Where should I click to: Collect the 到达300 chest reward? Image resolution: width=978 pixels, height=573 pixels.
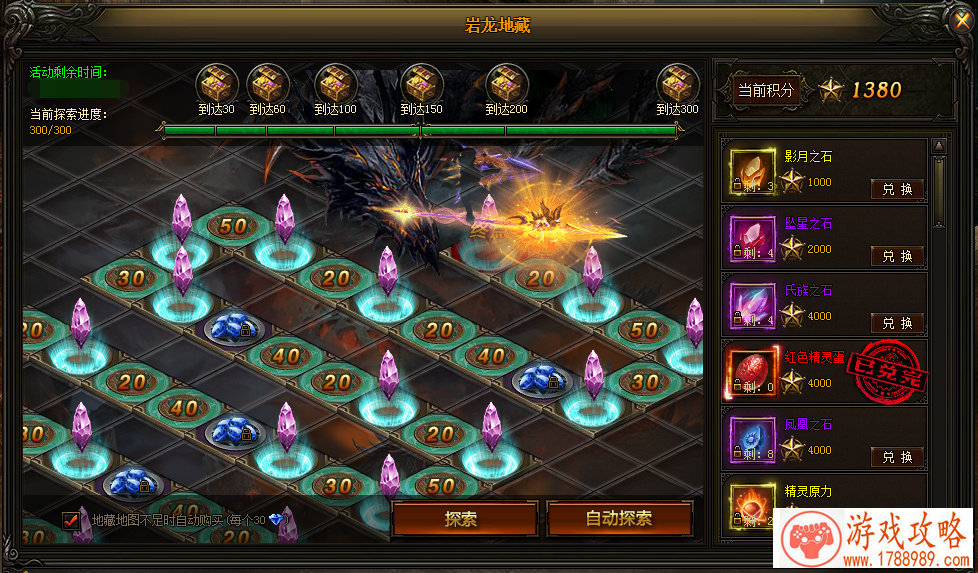tap(677, 82)
